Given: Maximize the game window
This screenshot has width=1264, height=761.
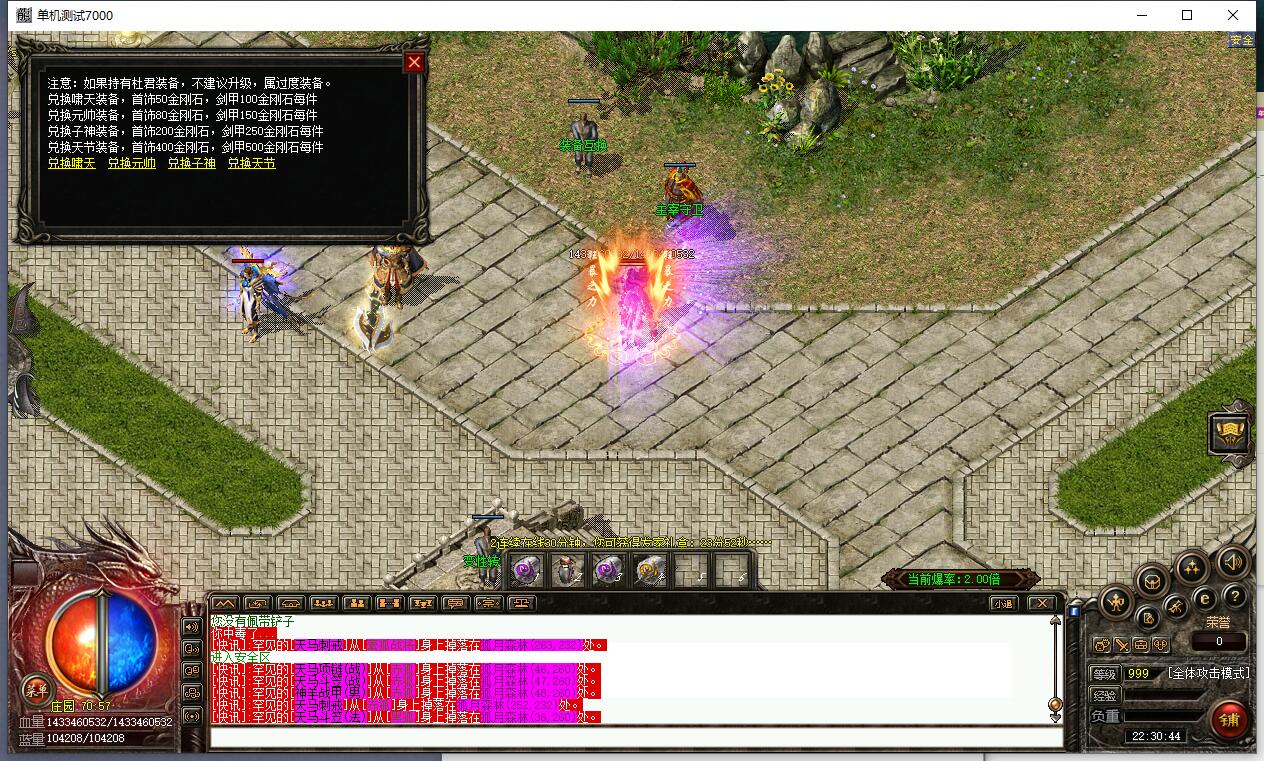Looking at the screenshot, I should tap(1187, 15).
